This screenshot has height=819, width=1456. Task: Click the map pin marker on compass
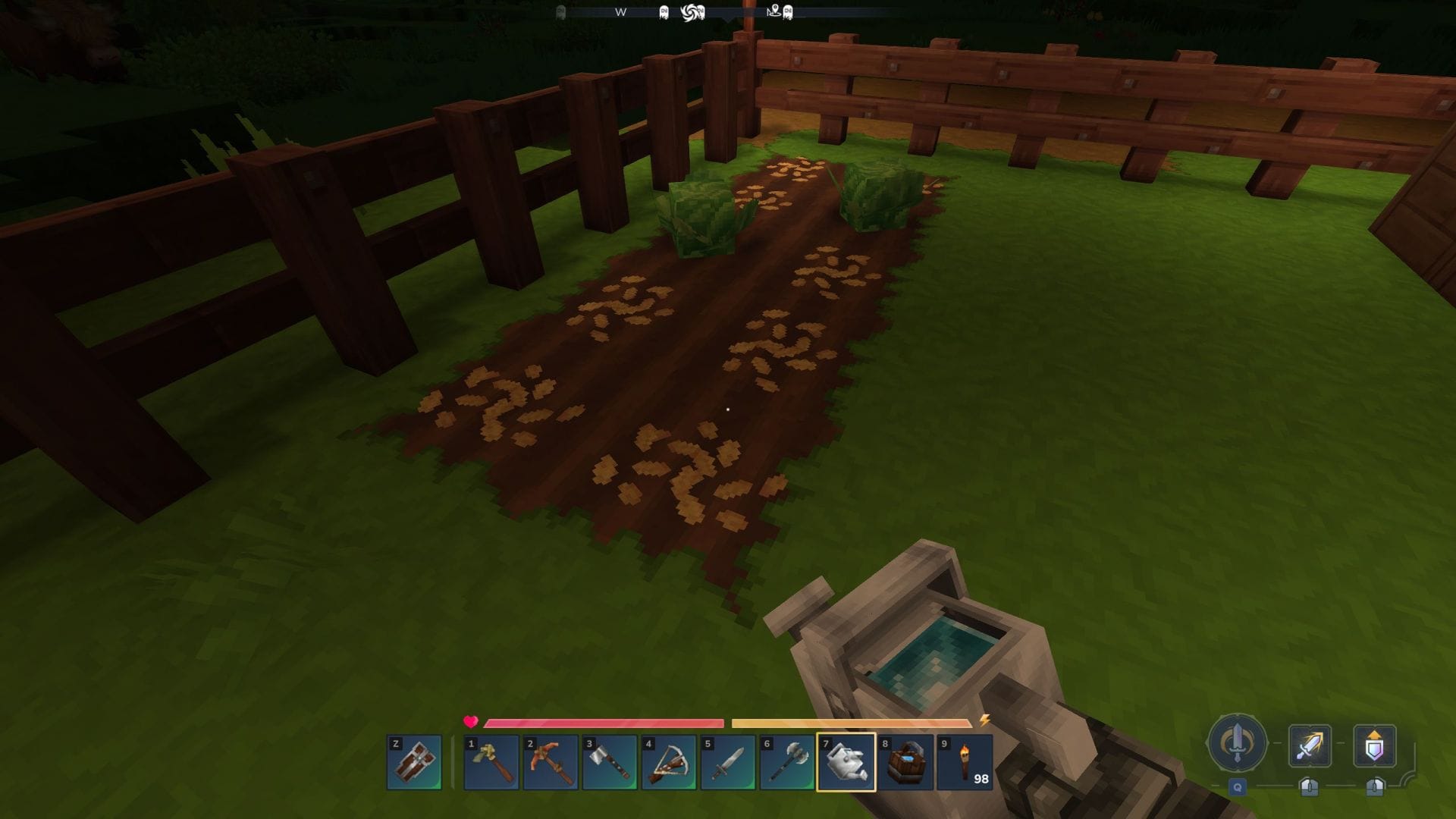point(774,11)
